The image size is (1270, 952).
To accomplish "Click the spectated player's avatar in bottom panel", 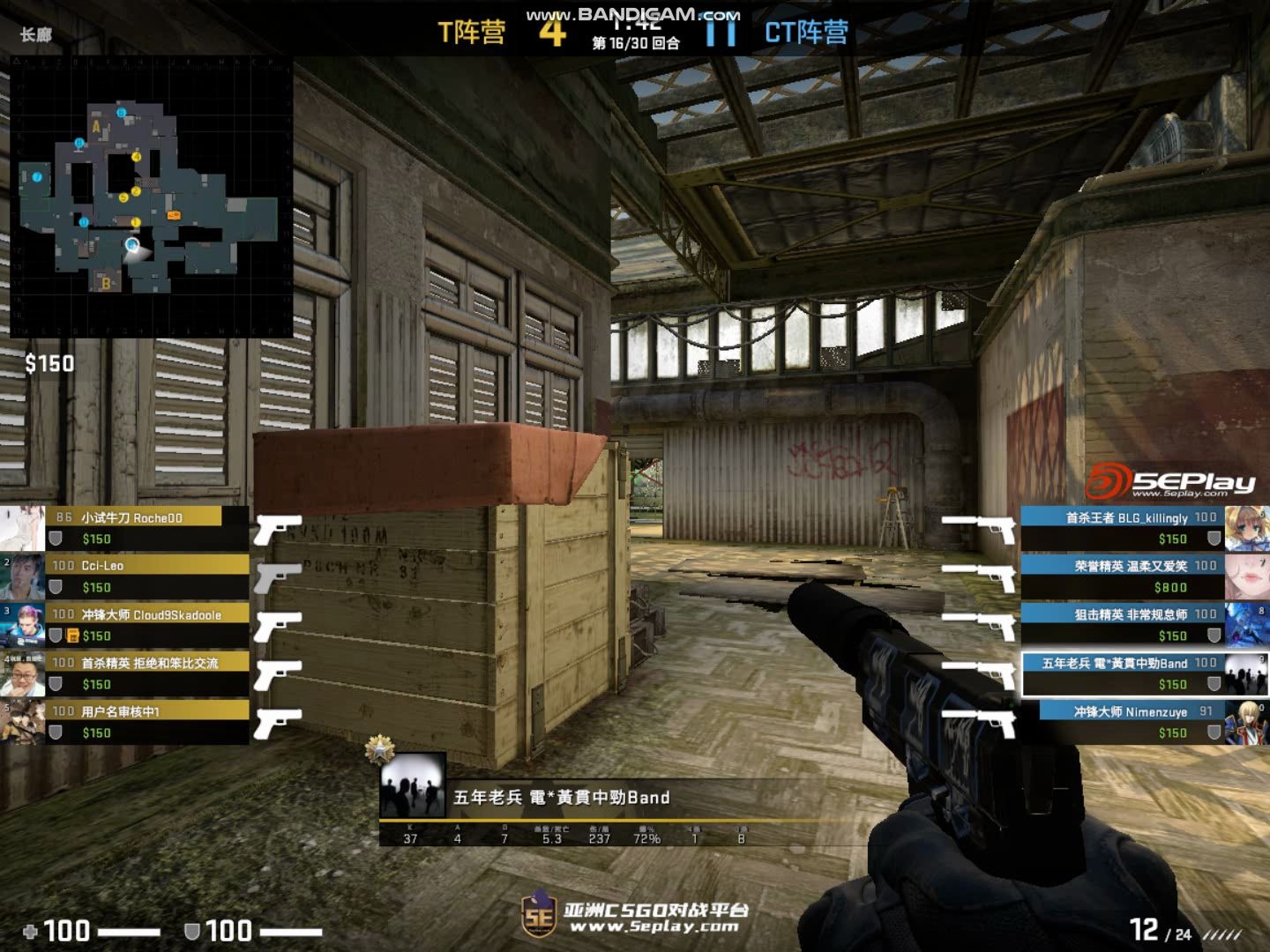I will 413,785.
